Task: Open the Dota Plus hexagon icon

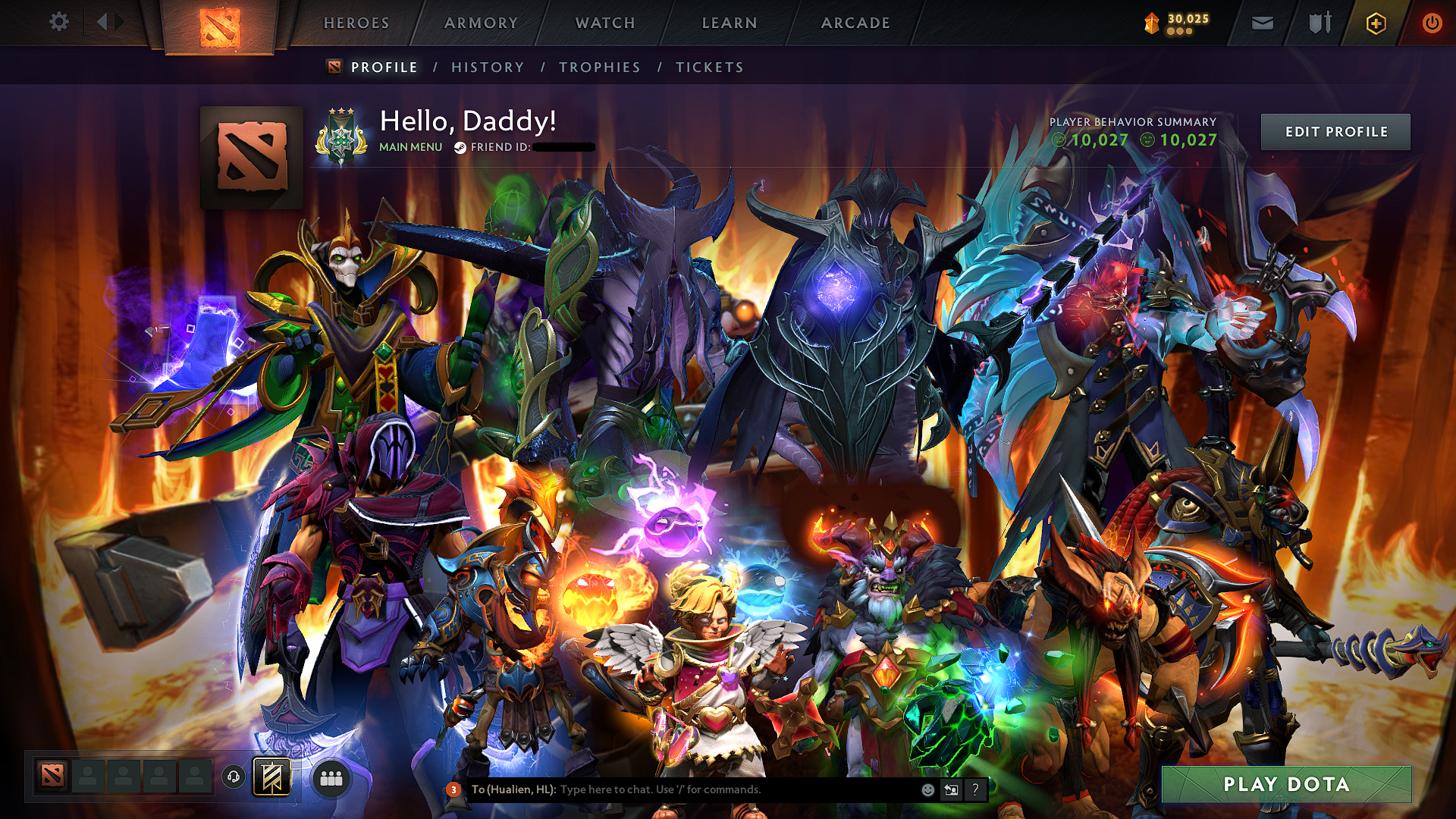Action: [1376, 24]
